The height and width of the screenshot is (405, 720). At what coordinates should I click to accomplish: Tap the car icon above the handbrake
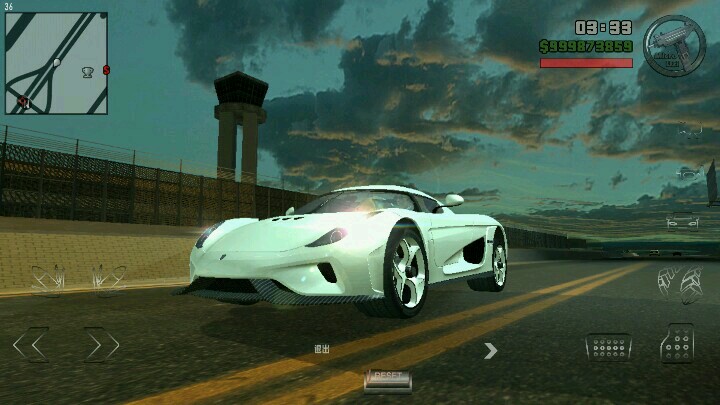[x=682, y=222]
